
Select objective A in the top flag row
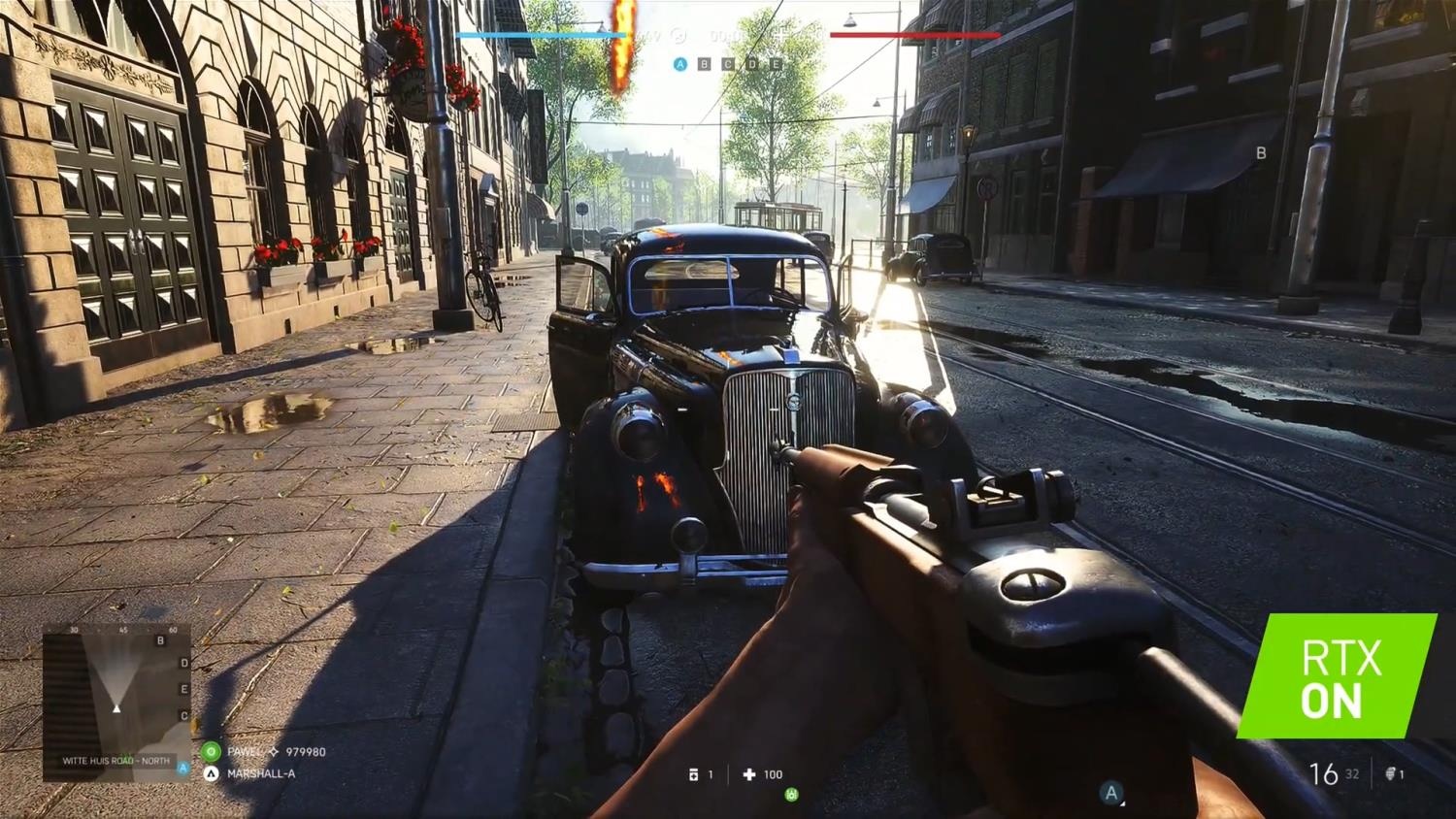(x=680, y=64)
